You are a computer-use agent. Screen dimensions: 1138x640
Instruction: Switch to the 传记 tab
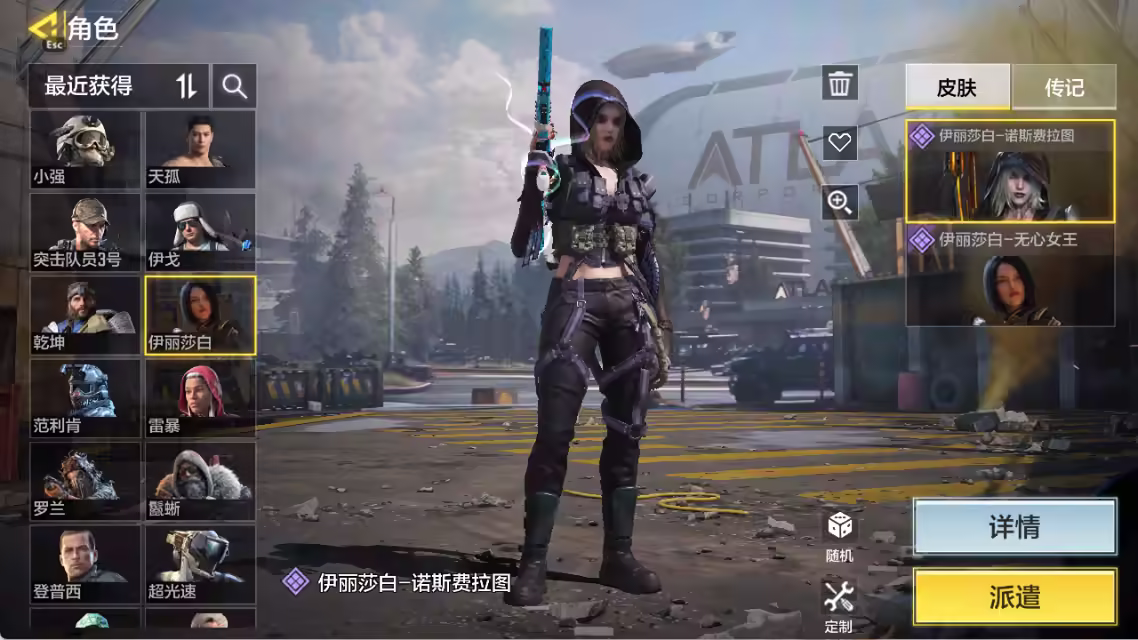pyautogui.click(x=1064, y=87)
